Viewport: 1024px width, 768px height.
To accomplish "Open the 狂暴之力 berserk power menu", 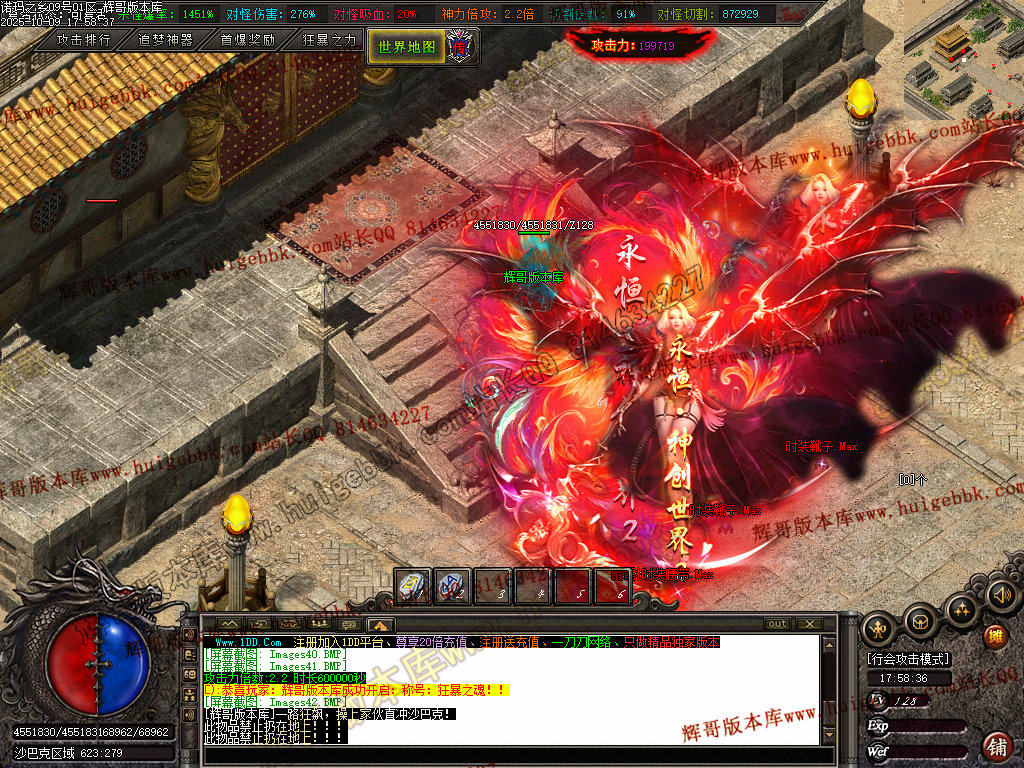I will point(329,41).
